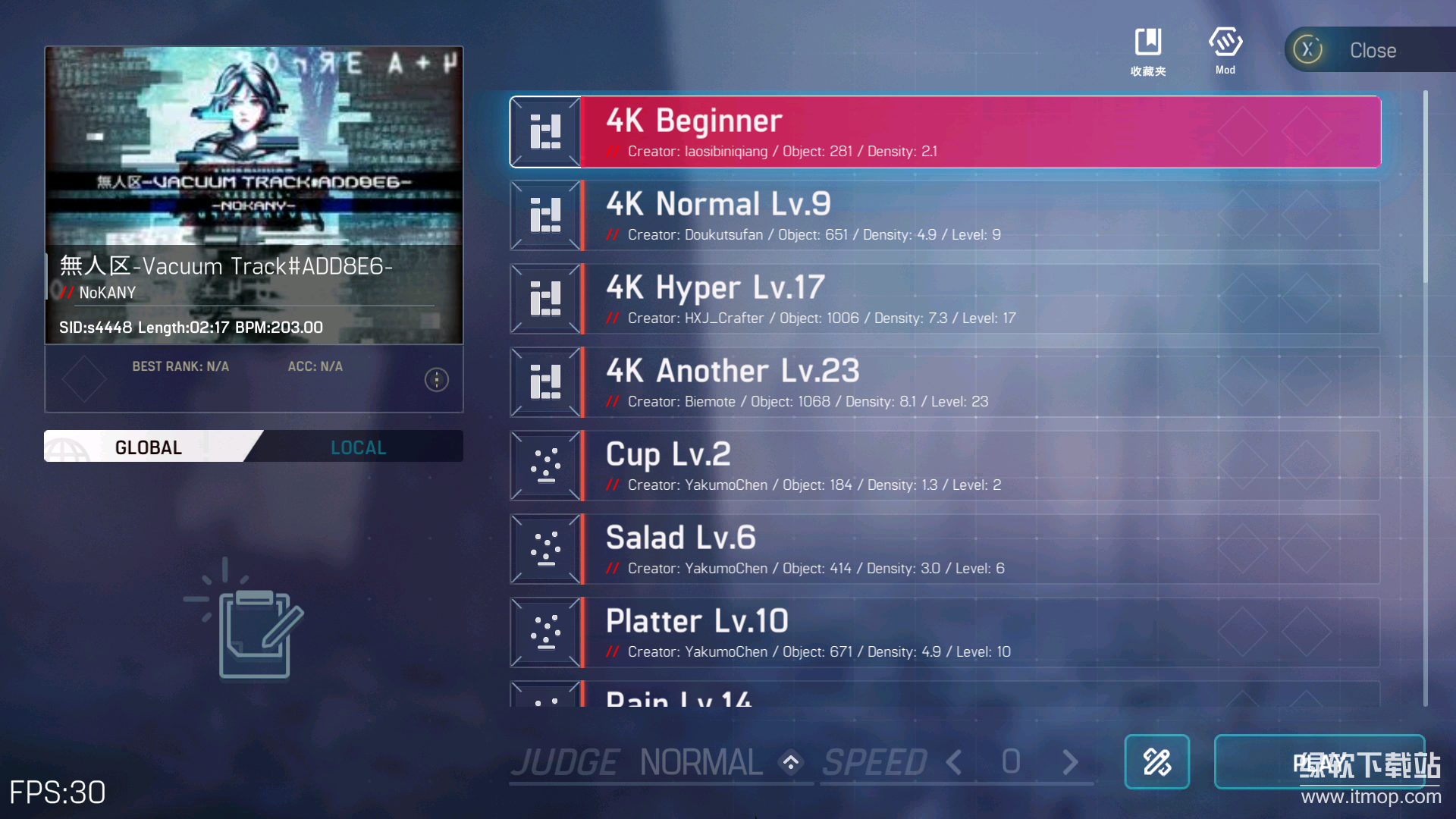Change the JUDGE mode dropdown

[x=791, y=762]
